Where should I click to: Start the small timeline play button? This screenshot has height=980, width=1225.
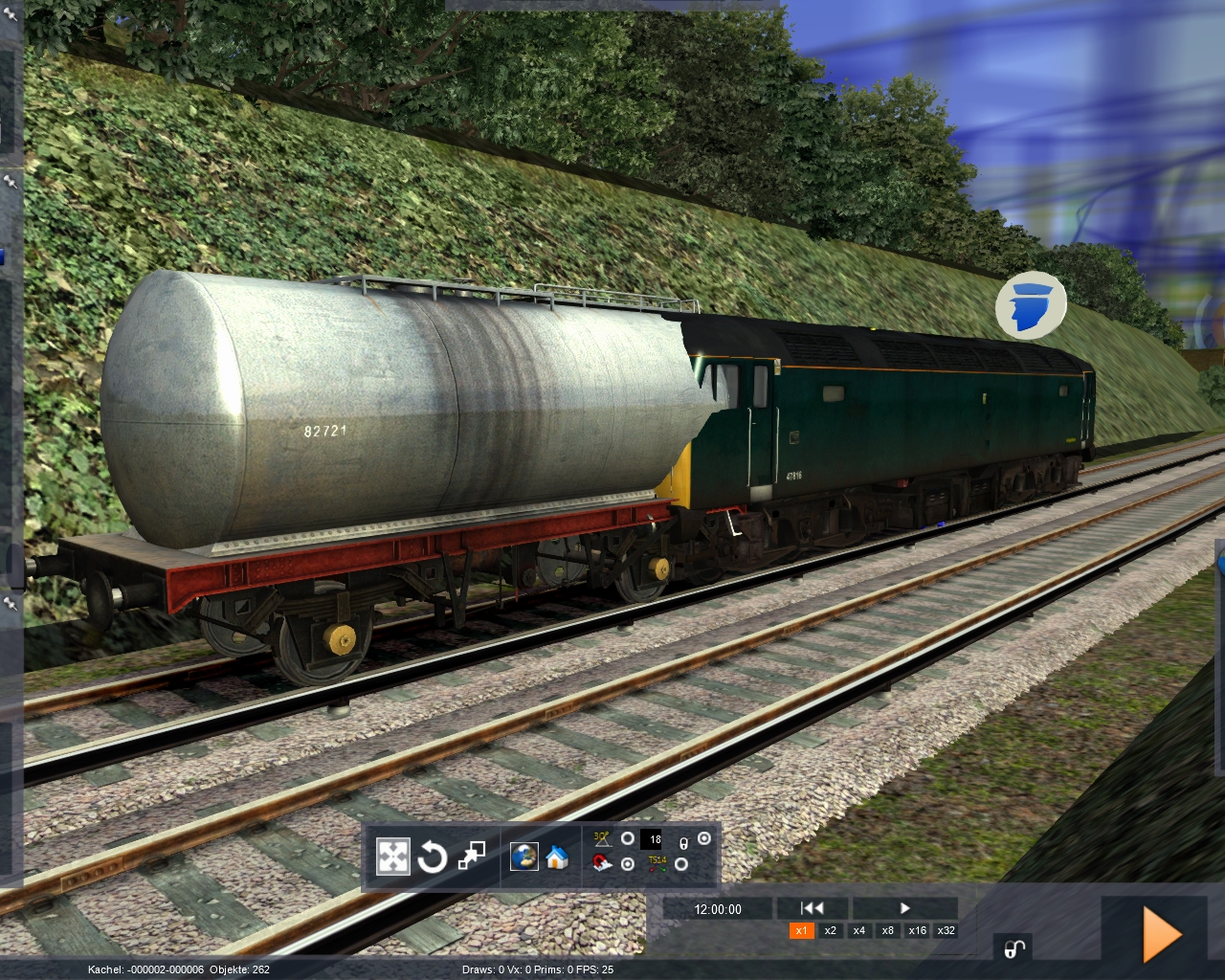click(904, 908)
